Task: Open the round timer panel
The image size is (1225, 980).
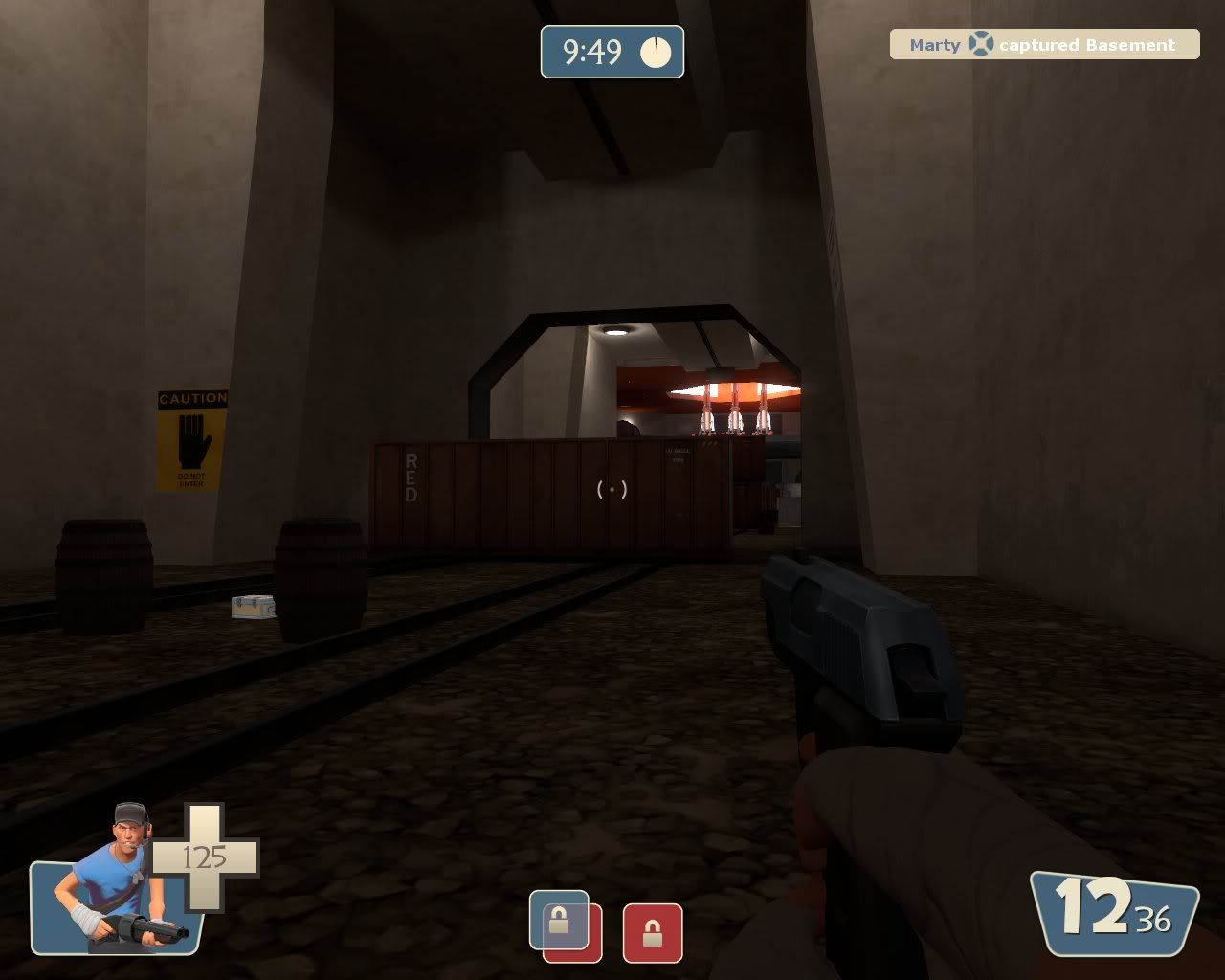Action: click(612, 53)
